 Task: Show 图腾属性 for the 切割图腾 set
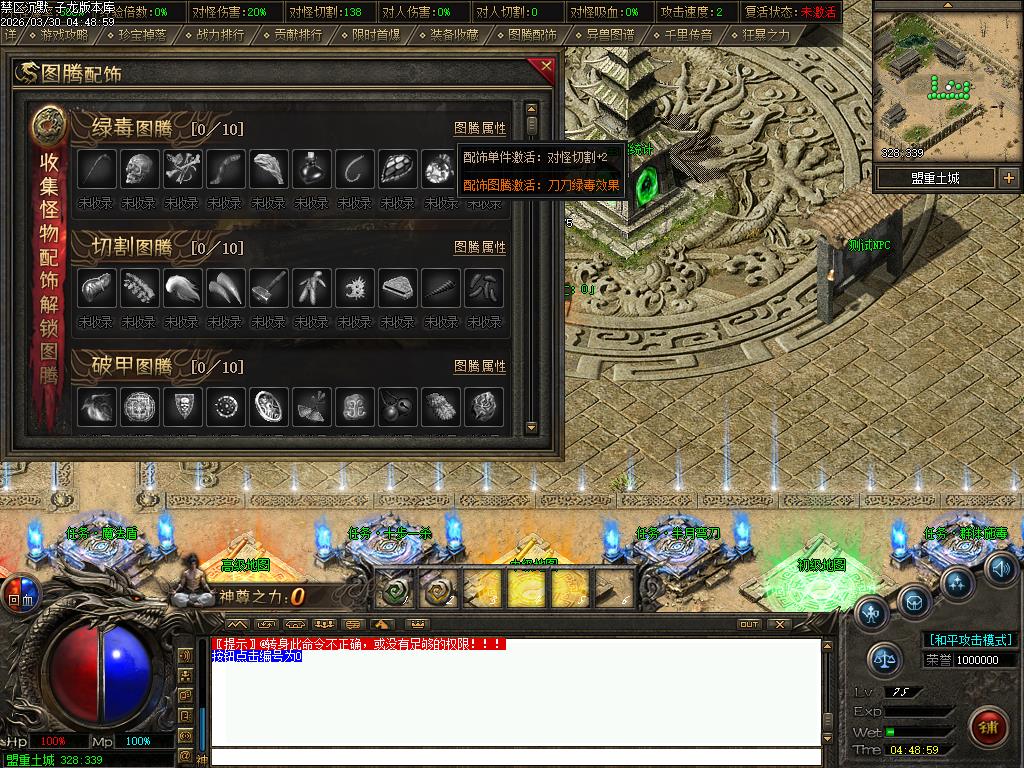[x=480, y=247]
